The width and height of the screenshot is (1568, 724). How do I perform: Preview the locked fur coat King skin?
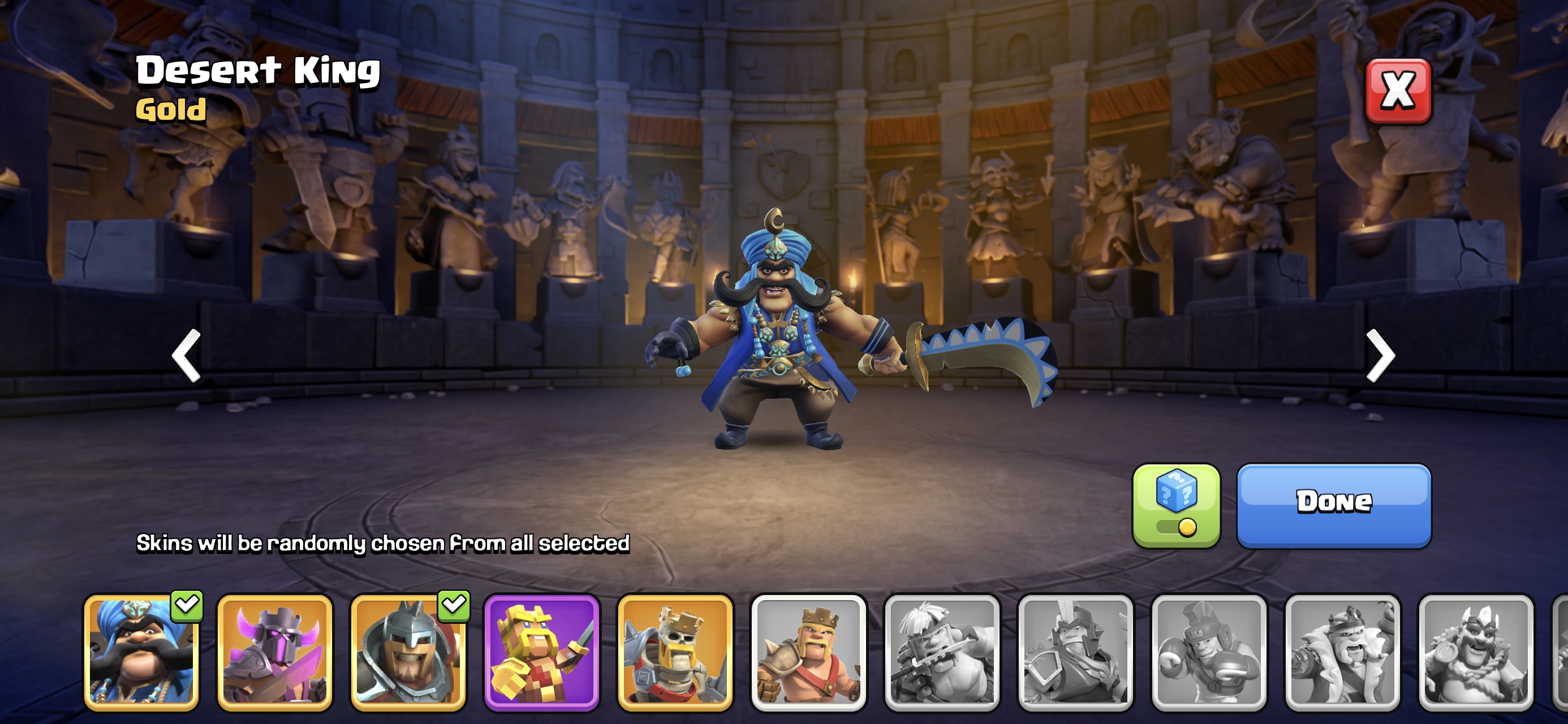pos(1342,653)
